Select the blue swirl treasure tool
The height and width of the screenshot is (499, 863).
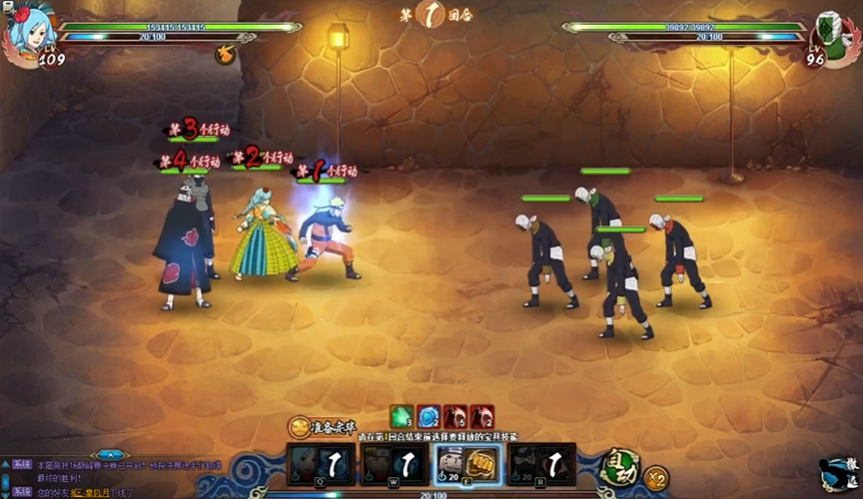429,416
